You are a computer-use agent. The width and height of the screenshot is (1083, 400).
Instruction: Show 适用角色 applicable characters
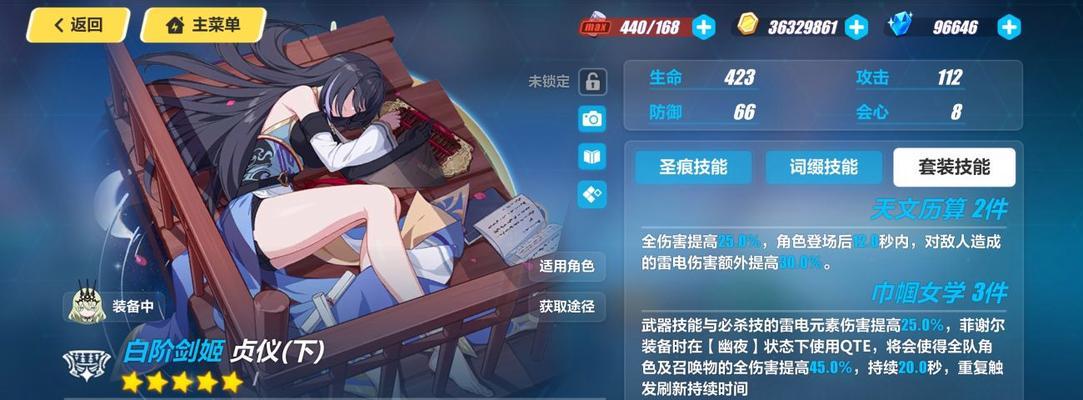click(567, 266)
